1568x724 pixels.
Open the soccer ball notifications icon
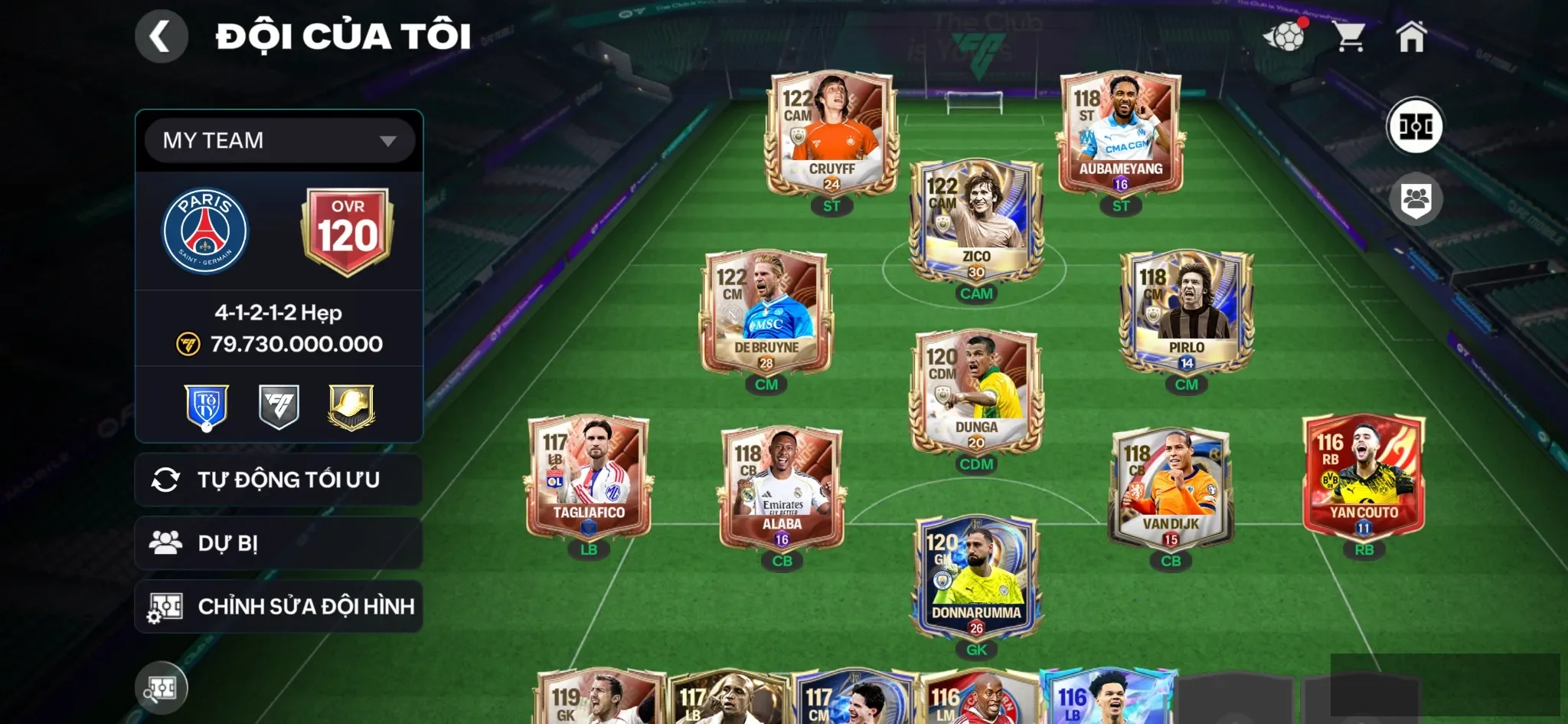1285,35
